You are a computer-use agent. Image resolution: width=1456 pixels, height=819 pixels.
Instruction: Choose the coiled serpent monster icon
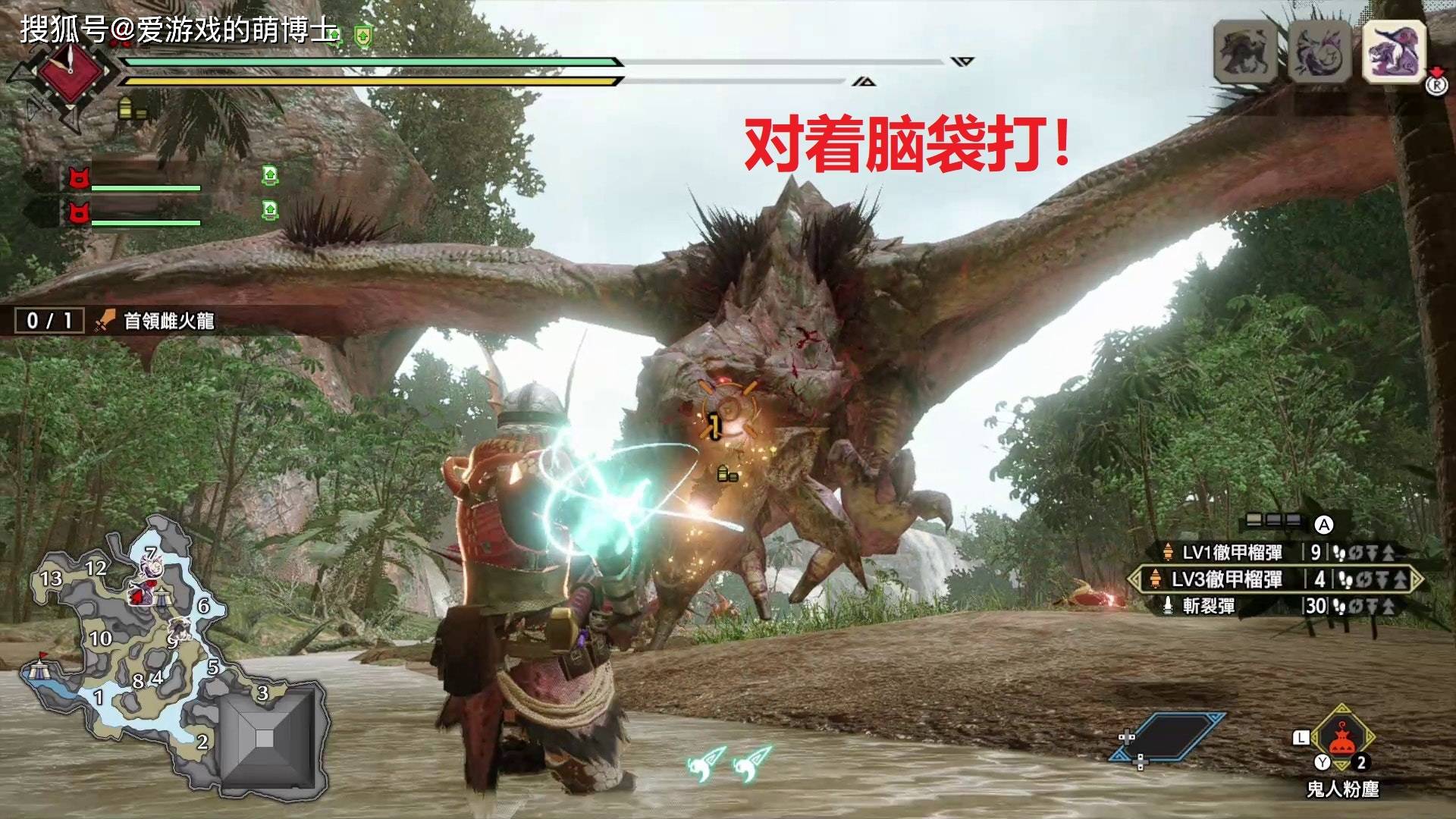point(1320,52)
